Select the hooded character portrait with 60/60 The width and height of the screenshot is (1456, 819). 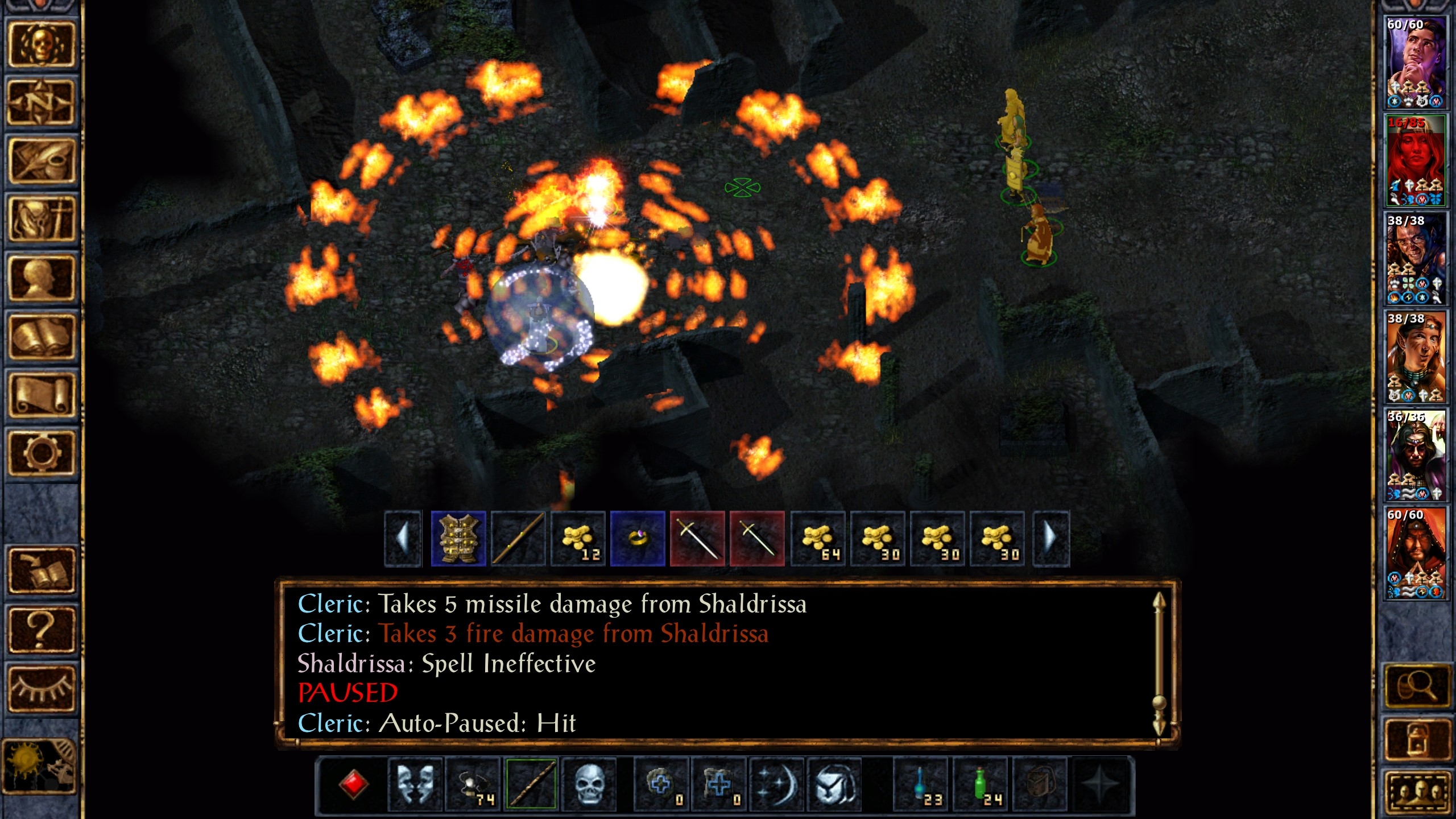point(1414,553)
